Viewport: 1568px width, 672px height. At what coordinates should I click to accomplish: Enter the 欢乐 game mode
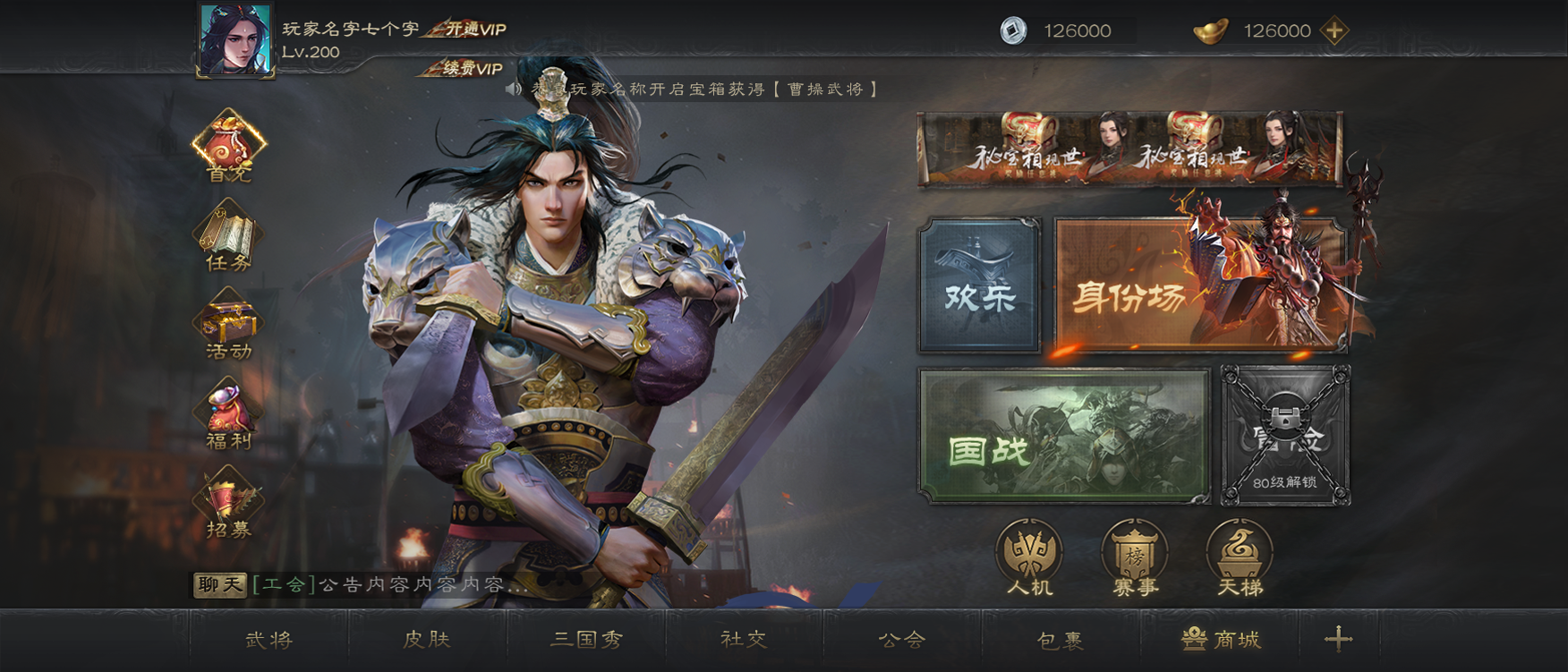(979, 285)
